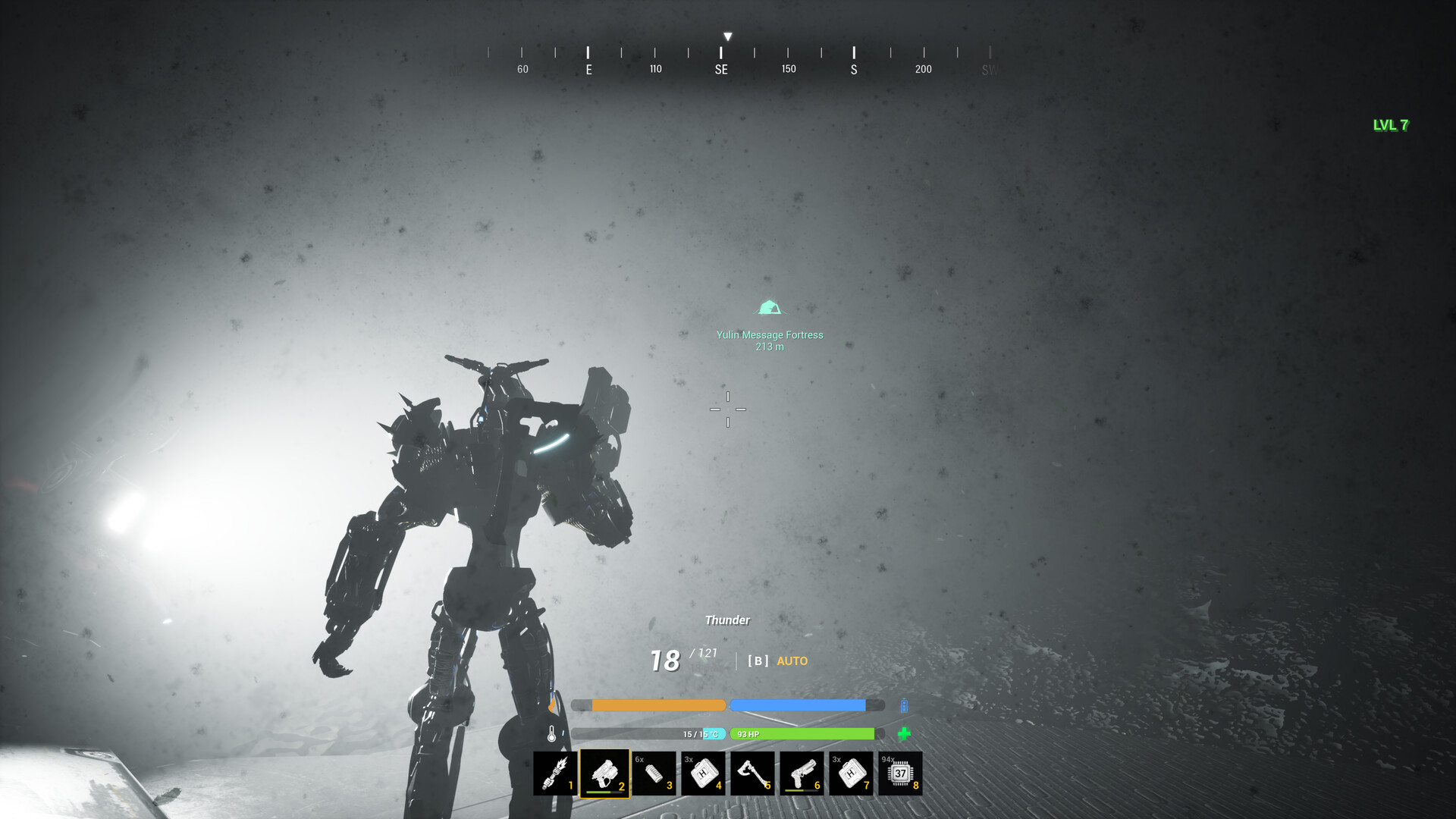Expand the LVL 7 level indicator

tap(1390, 124)
